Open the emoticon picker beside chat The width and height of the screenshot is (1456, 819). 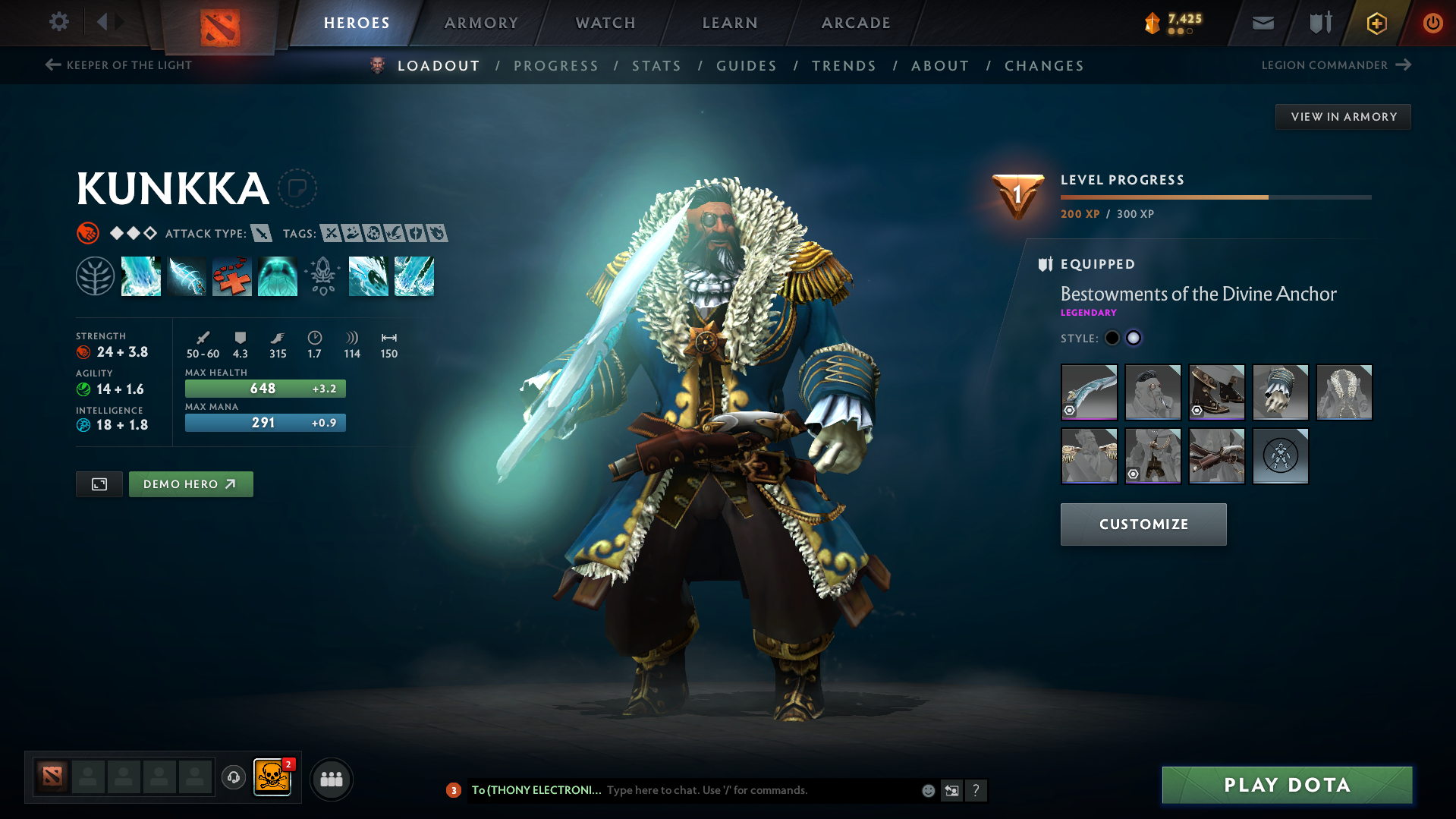point(927,790)
